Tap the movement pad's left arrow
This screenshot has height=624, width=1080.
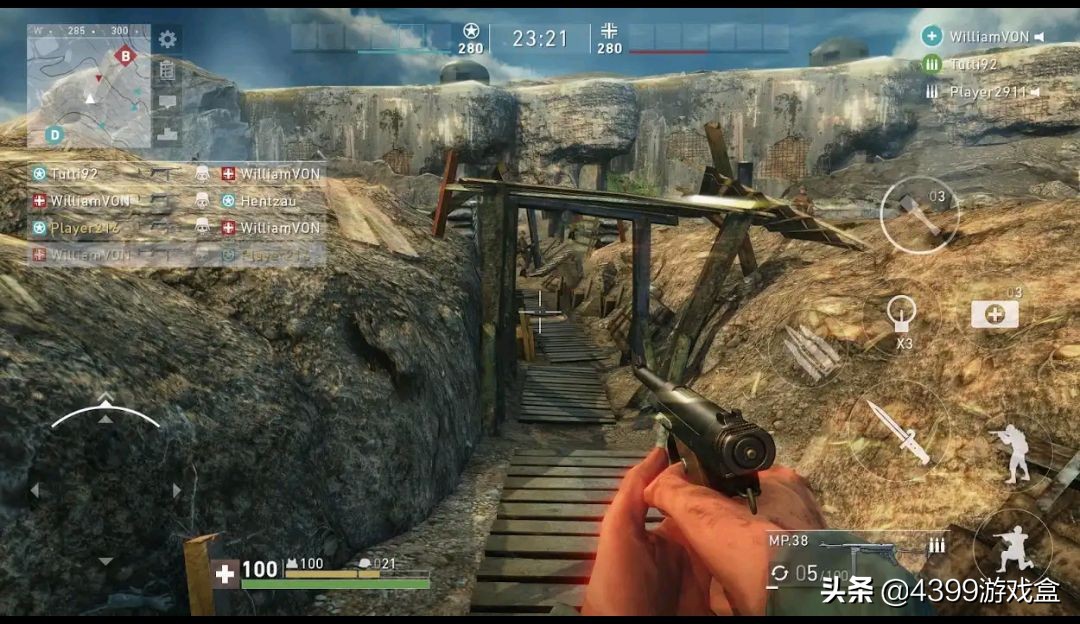point(34,490)
